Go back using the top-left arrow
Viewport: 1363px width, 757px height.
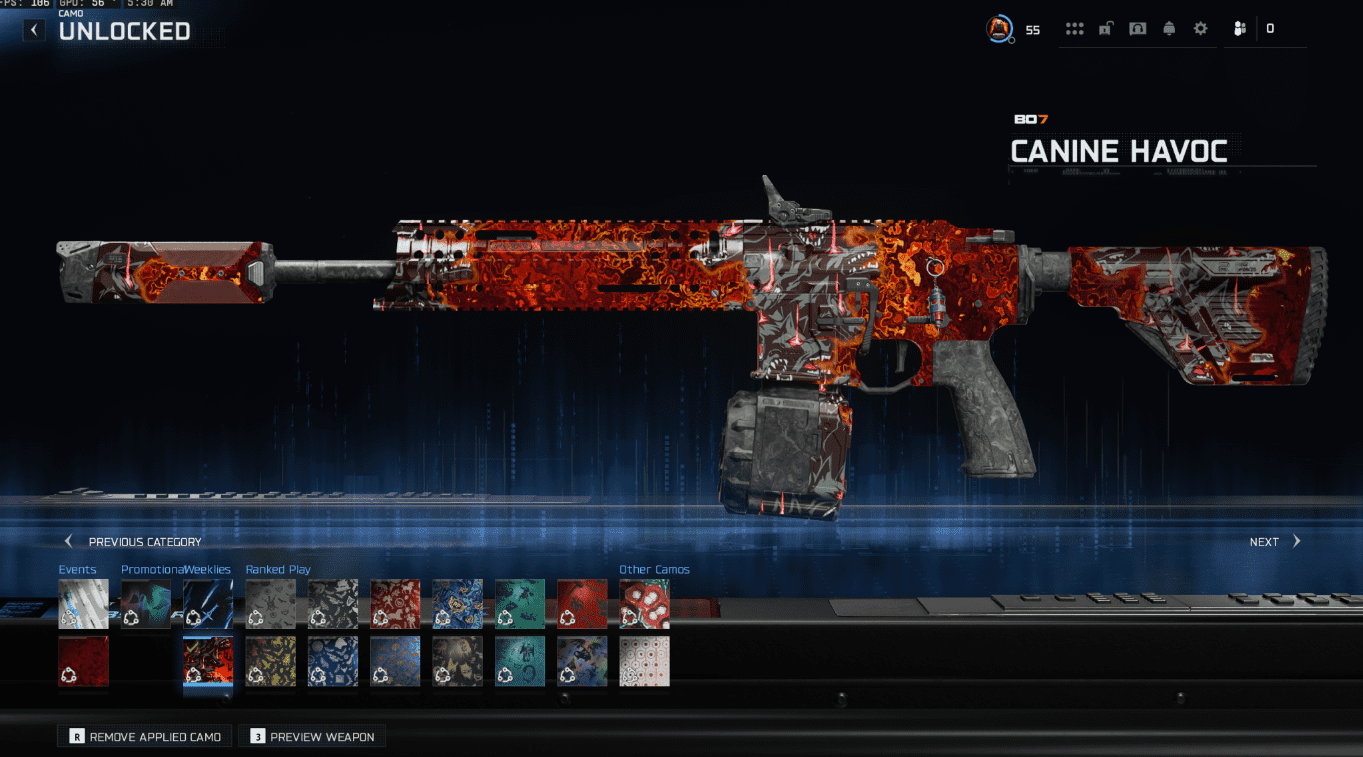[x=34, y=30]
